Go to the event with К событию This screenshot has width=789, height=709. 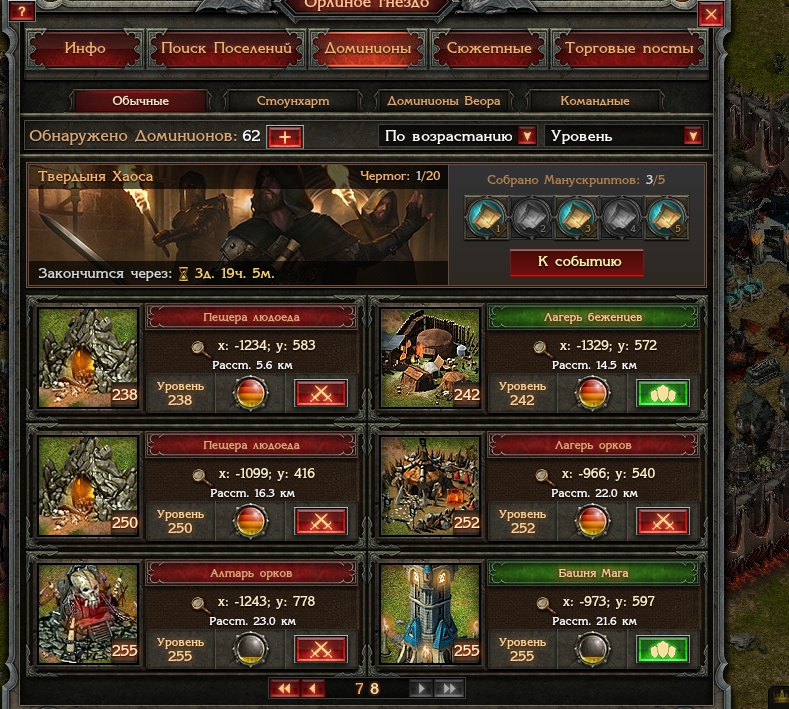[579, 262]
